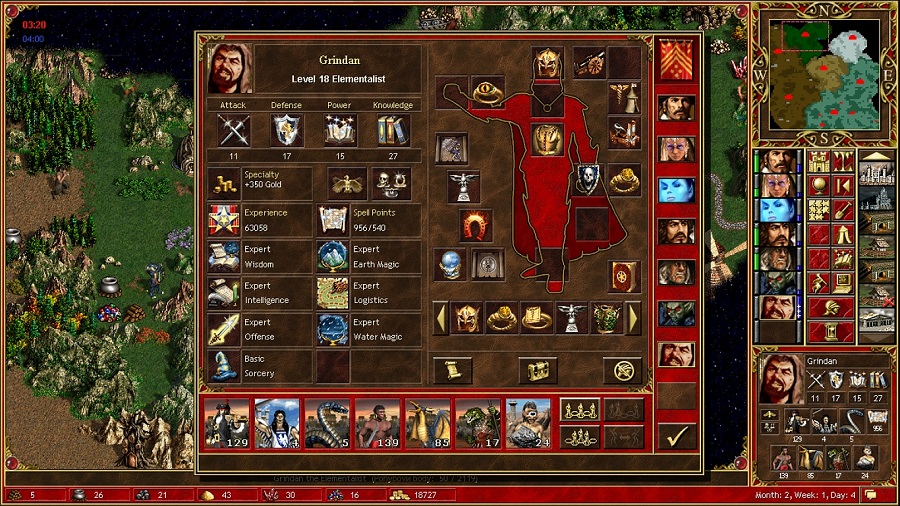View the Basic Sorcery skill
The image size is (900, 506).
pyautogui.click(x=223, y=366)
